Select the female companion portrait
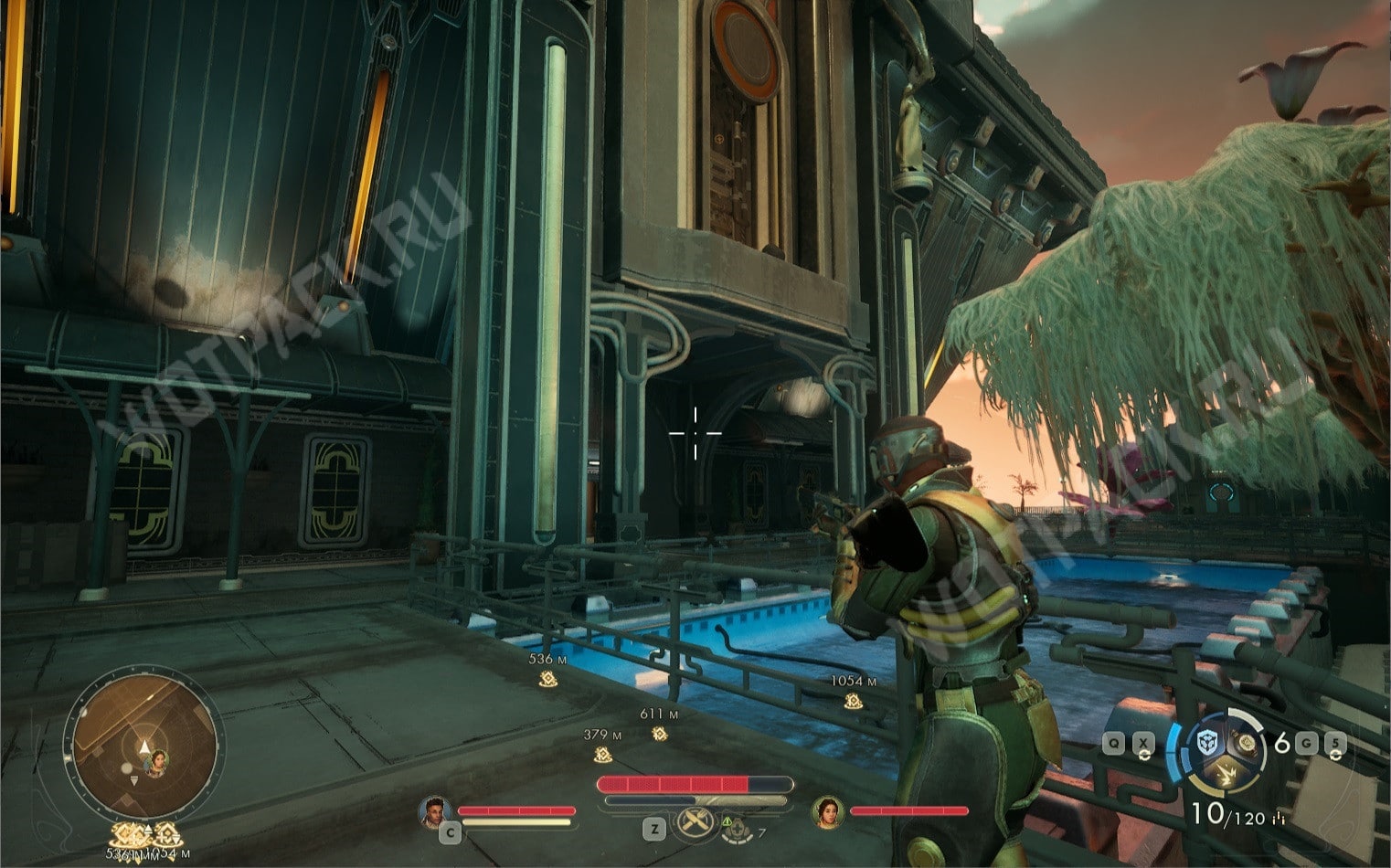This screenshot has width=1391, height=868. (827, 810)
